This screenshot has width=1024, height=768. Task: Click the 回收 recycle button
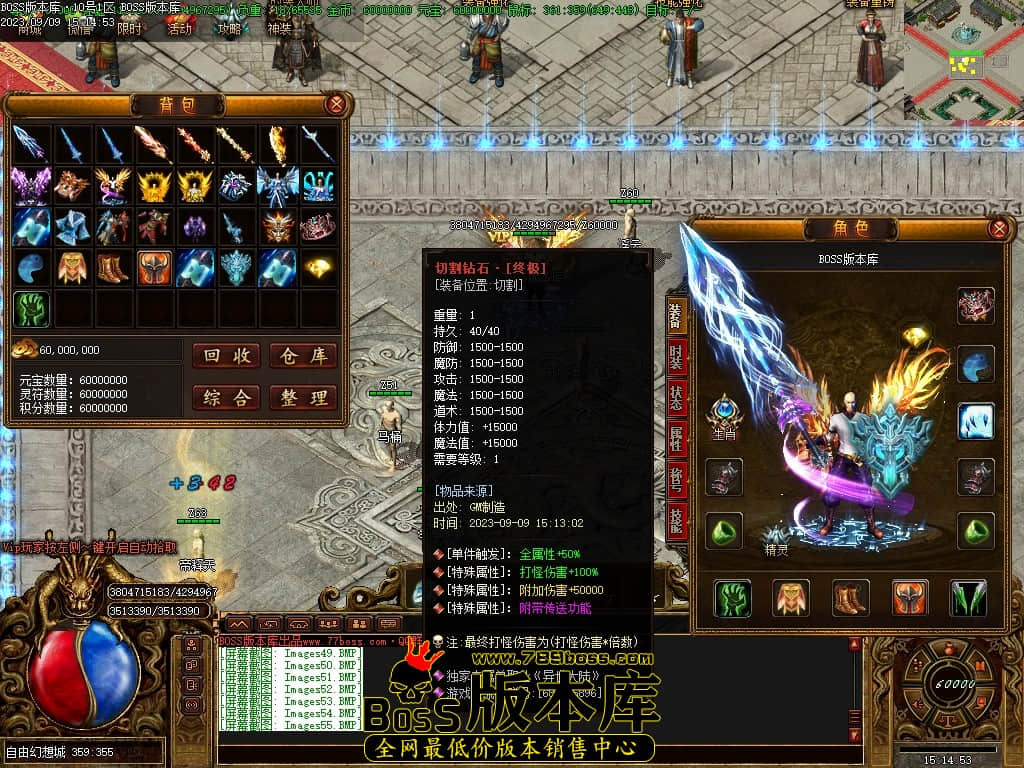226,356
